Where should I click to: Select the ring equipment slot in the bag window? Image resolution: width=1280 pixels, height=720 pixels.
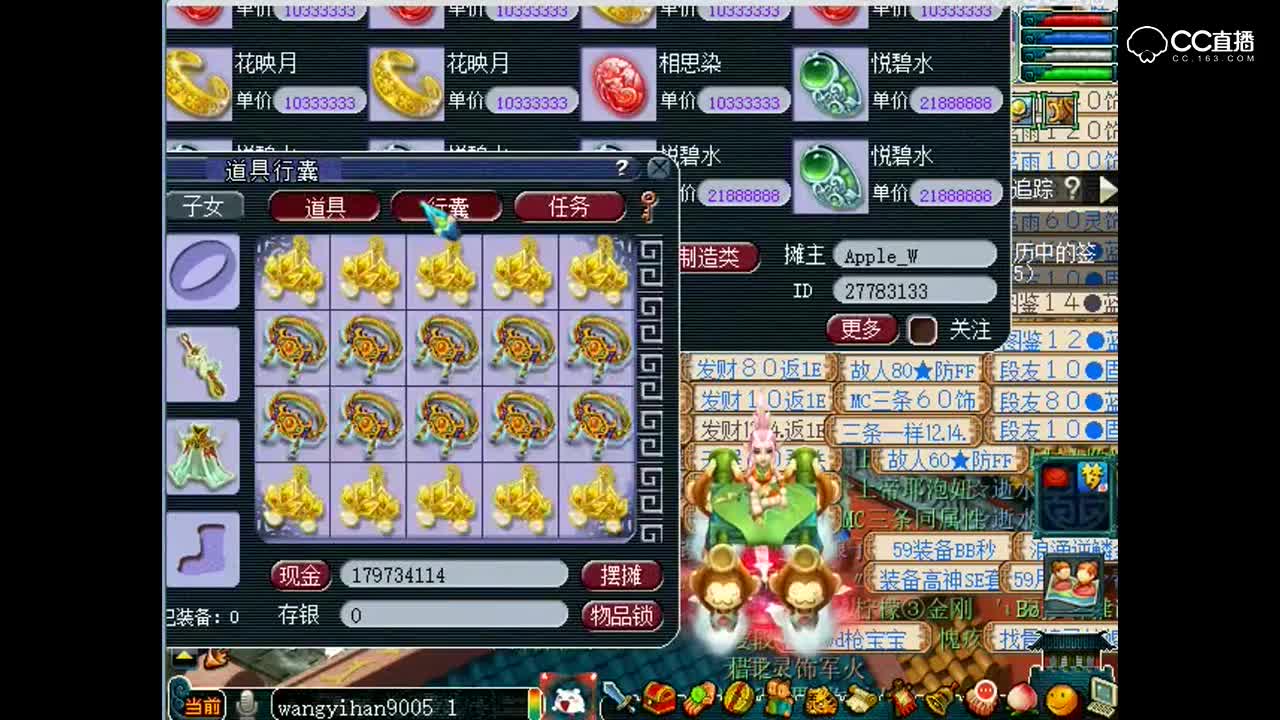(x=203, y=270)
